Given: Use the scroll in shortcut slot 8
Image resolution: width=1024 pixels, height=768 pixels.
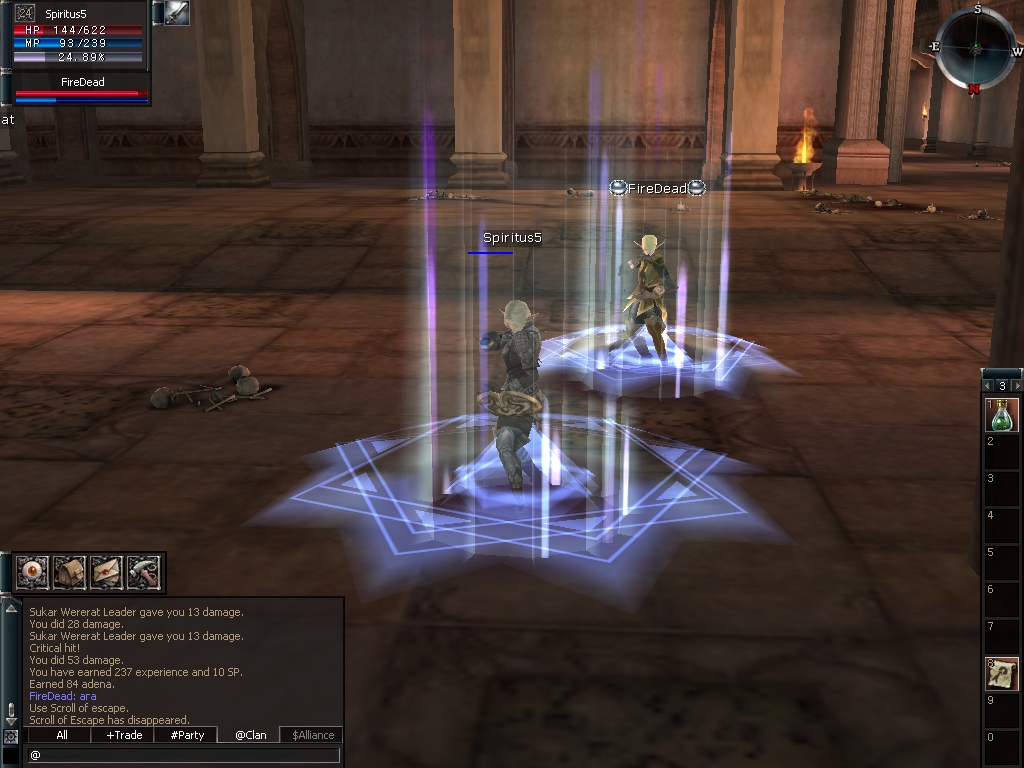Looking at the screenshot, I should (1003, 673).
